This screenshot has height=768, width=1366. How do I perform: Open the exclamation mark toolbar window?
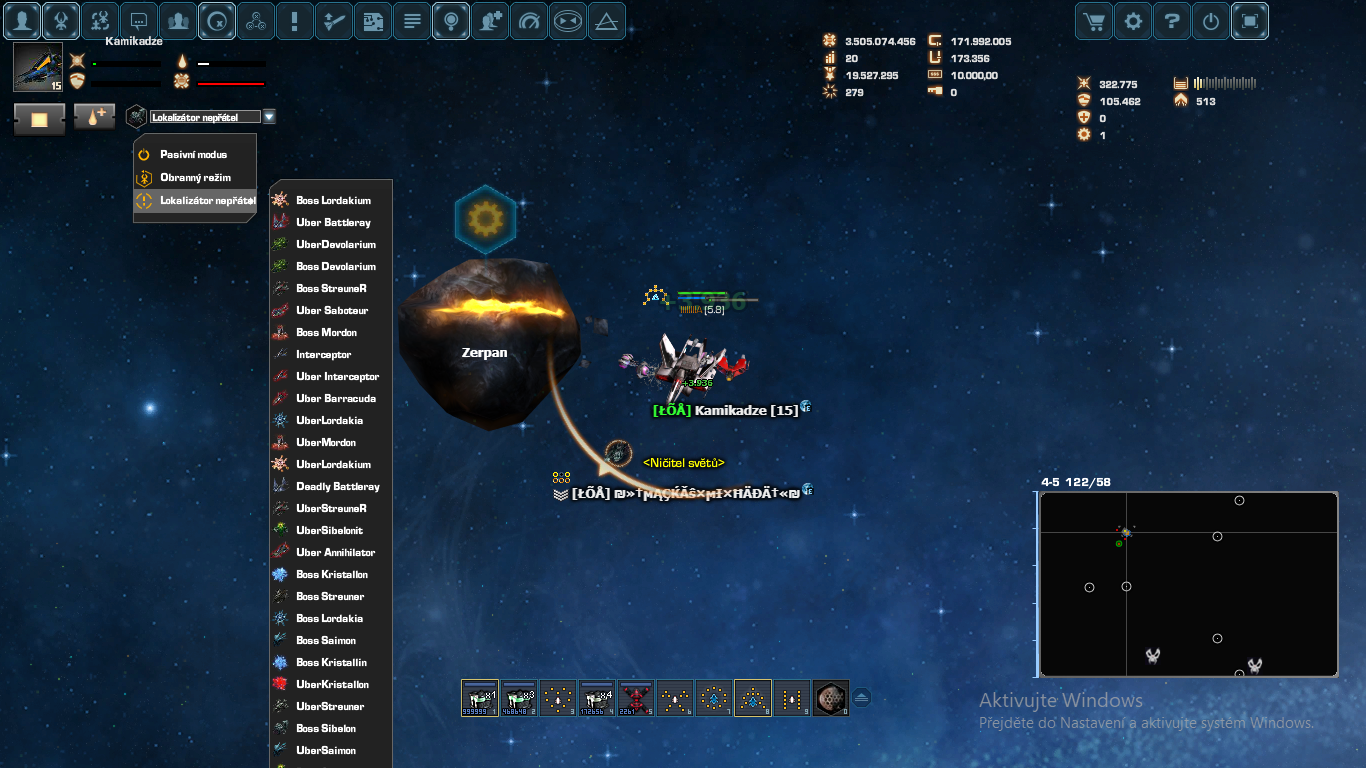click(295, 21)
